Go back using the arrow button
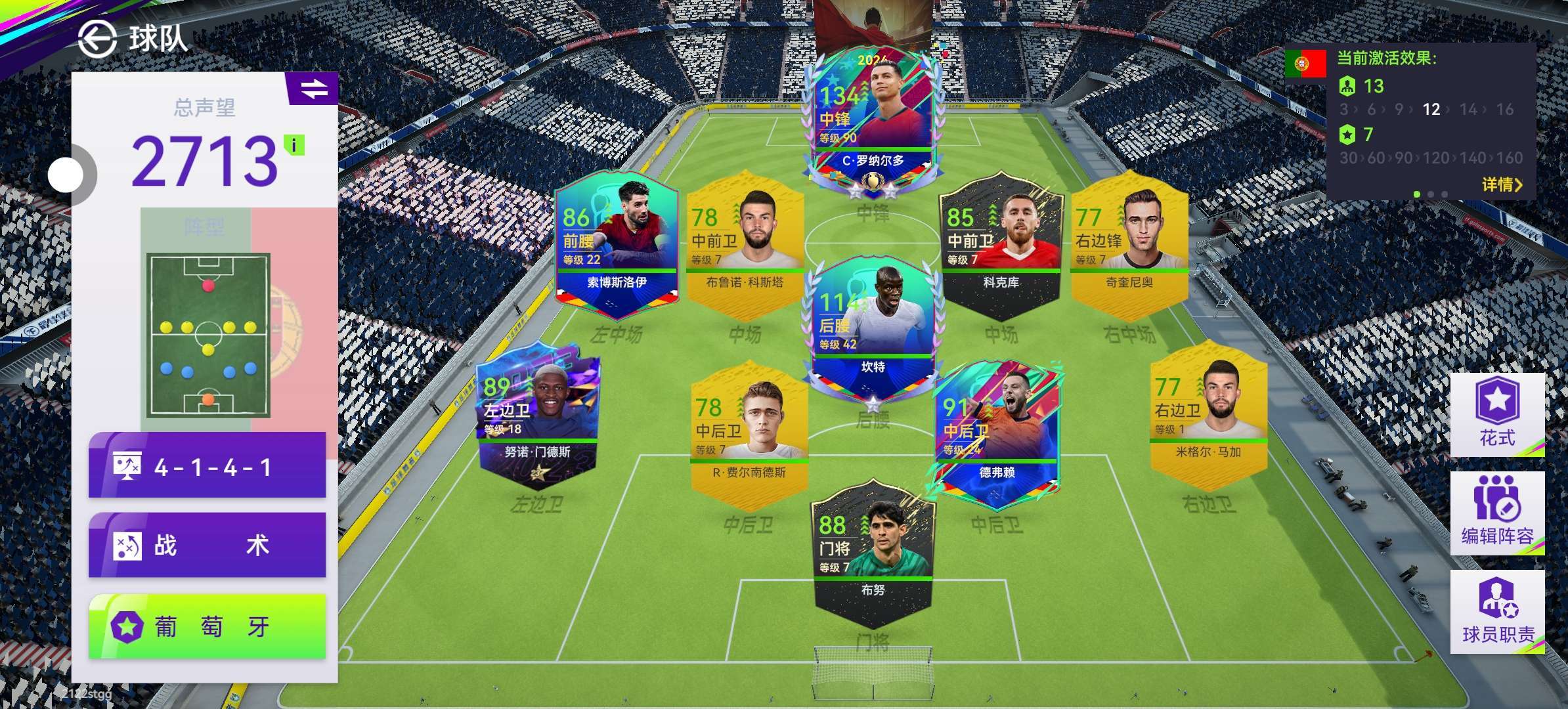Viewport: 1568px width, 709px height. [97, 39]
